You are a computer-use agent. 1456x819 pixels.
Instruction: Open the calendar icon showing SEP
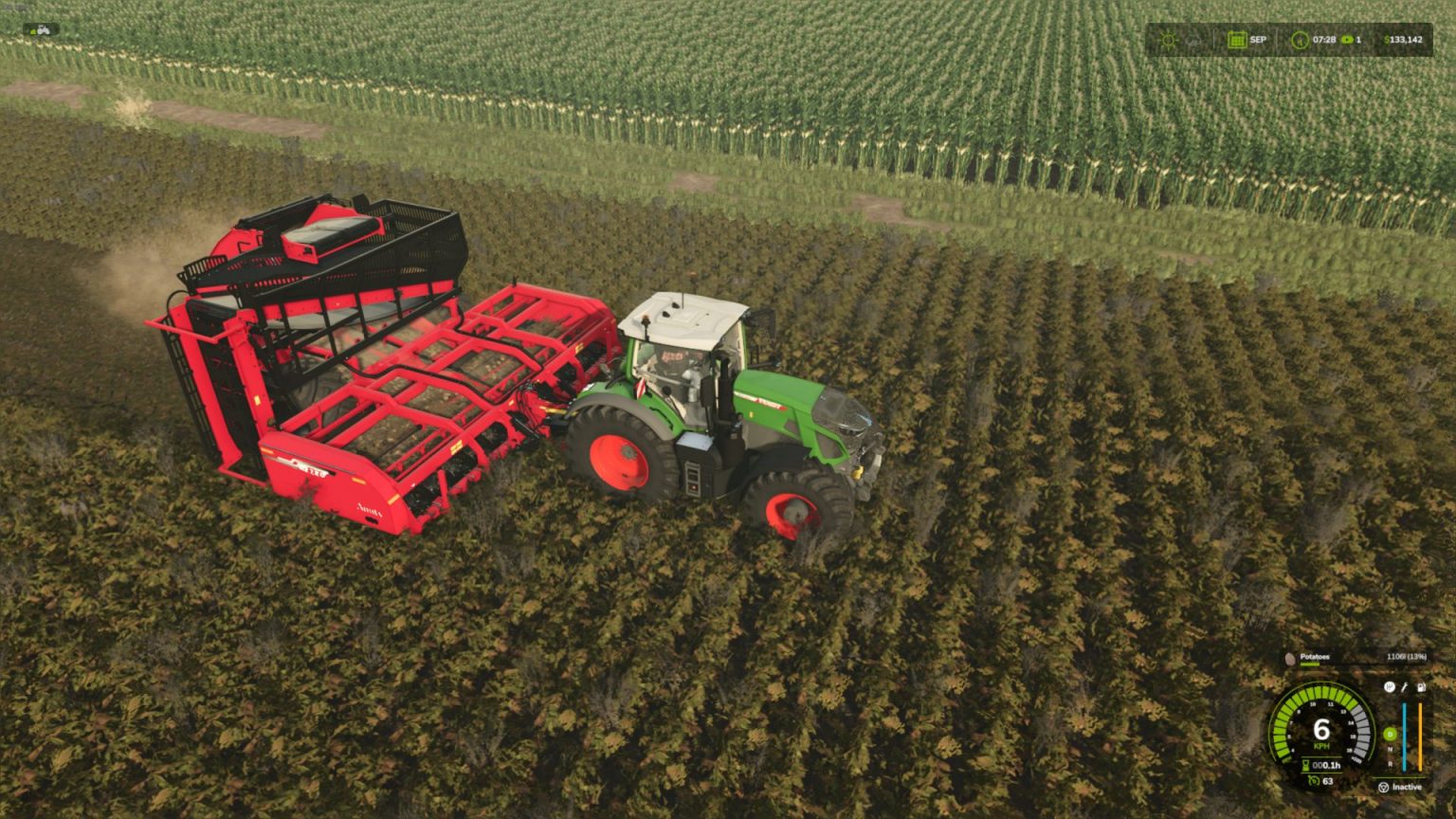pyautogui.click(x=1238, y=40)
